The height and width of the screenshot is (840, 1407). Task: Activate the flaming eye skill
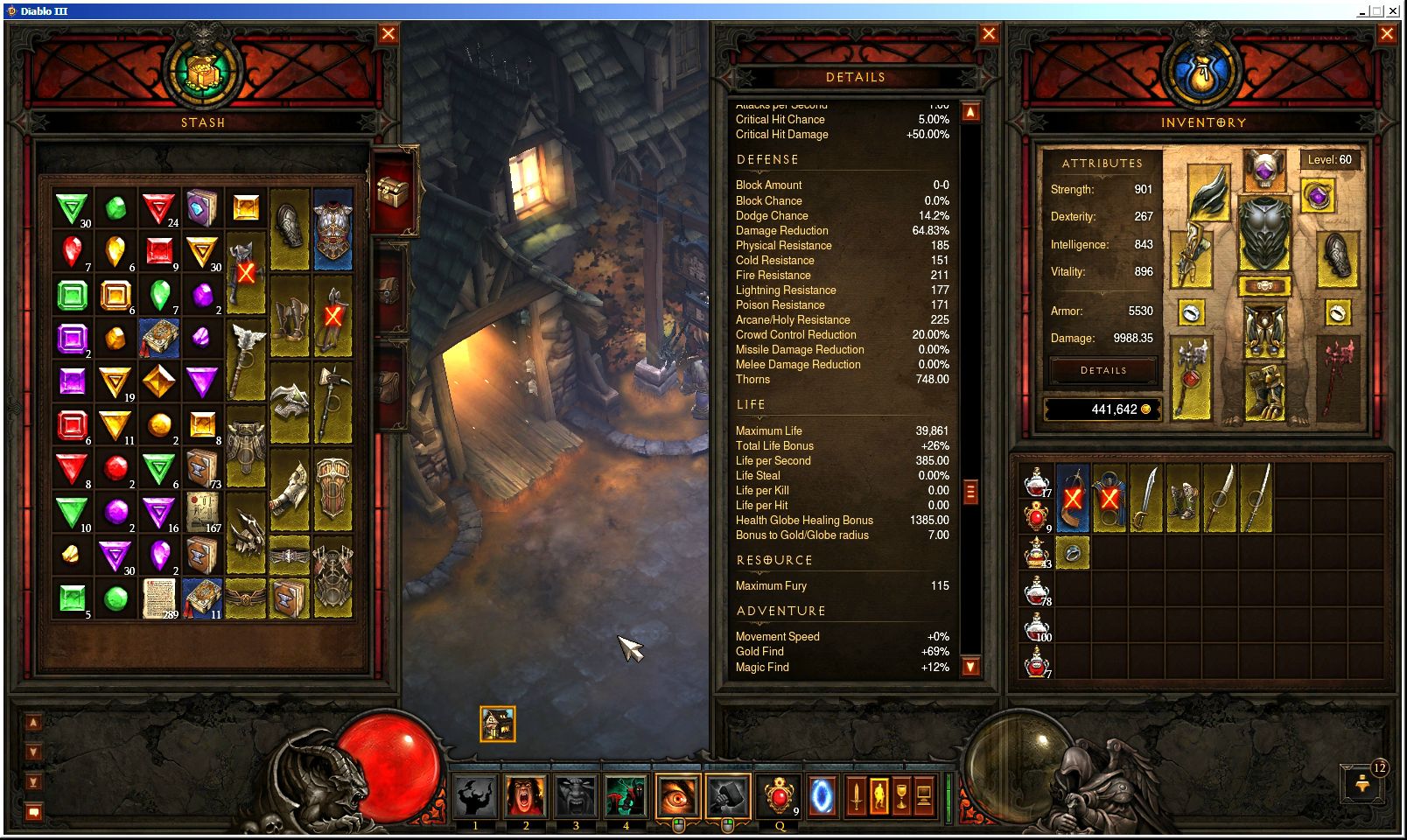coord(677,797)
